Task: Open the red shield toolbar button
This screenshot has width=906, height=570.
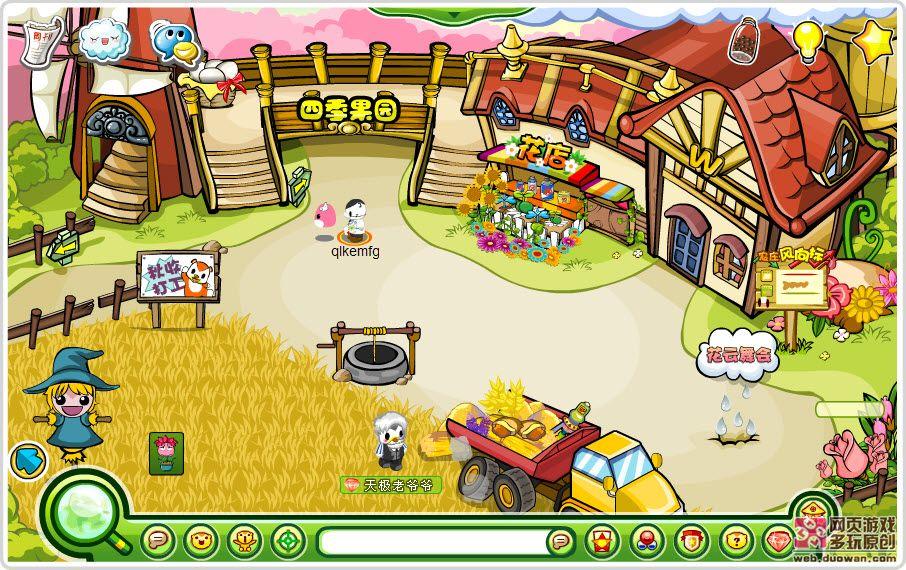Action: tap(690, 541)
